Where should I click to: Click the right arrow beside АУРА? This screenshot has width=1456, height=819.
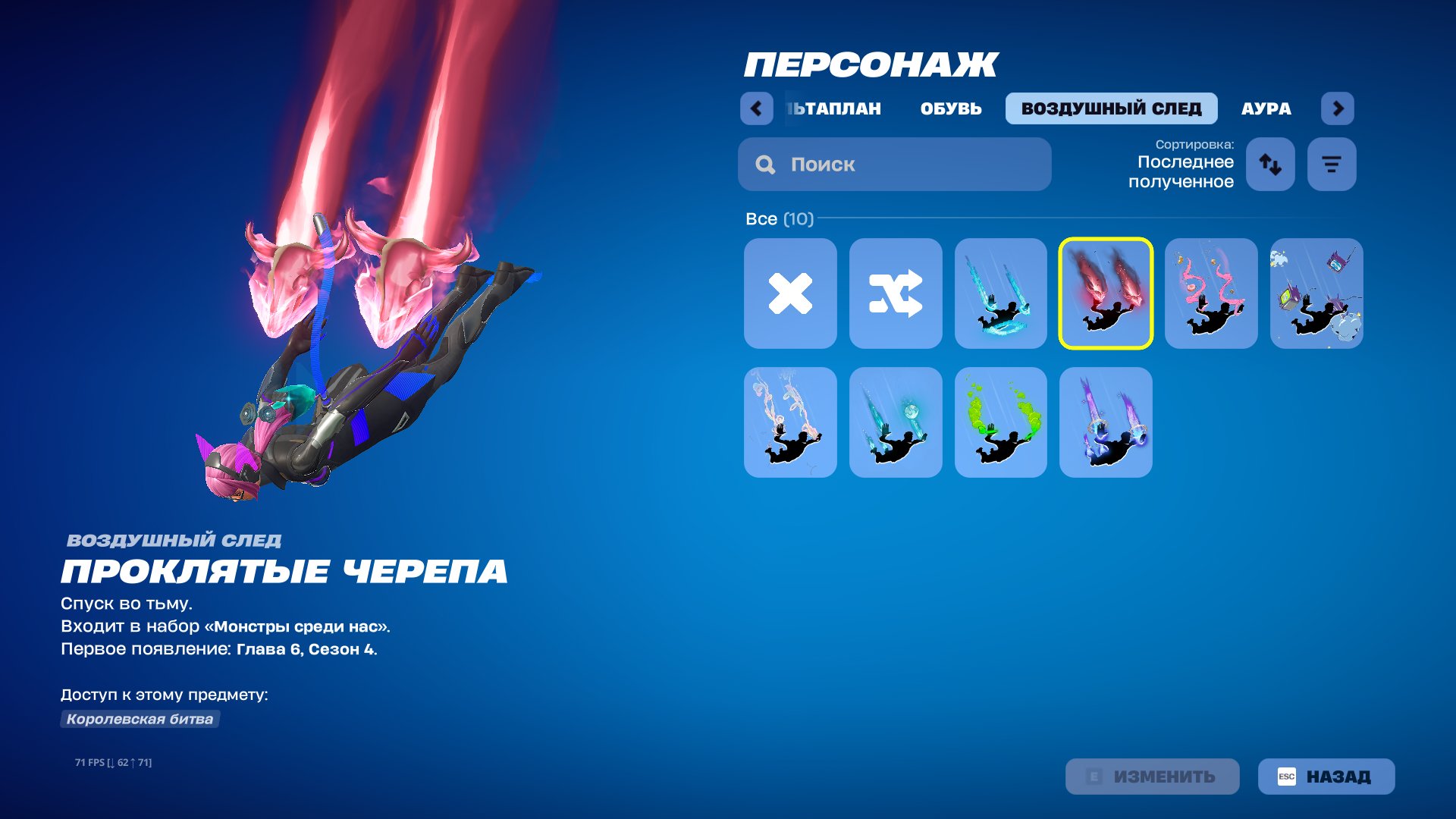(1339, 108)
